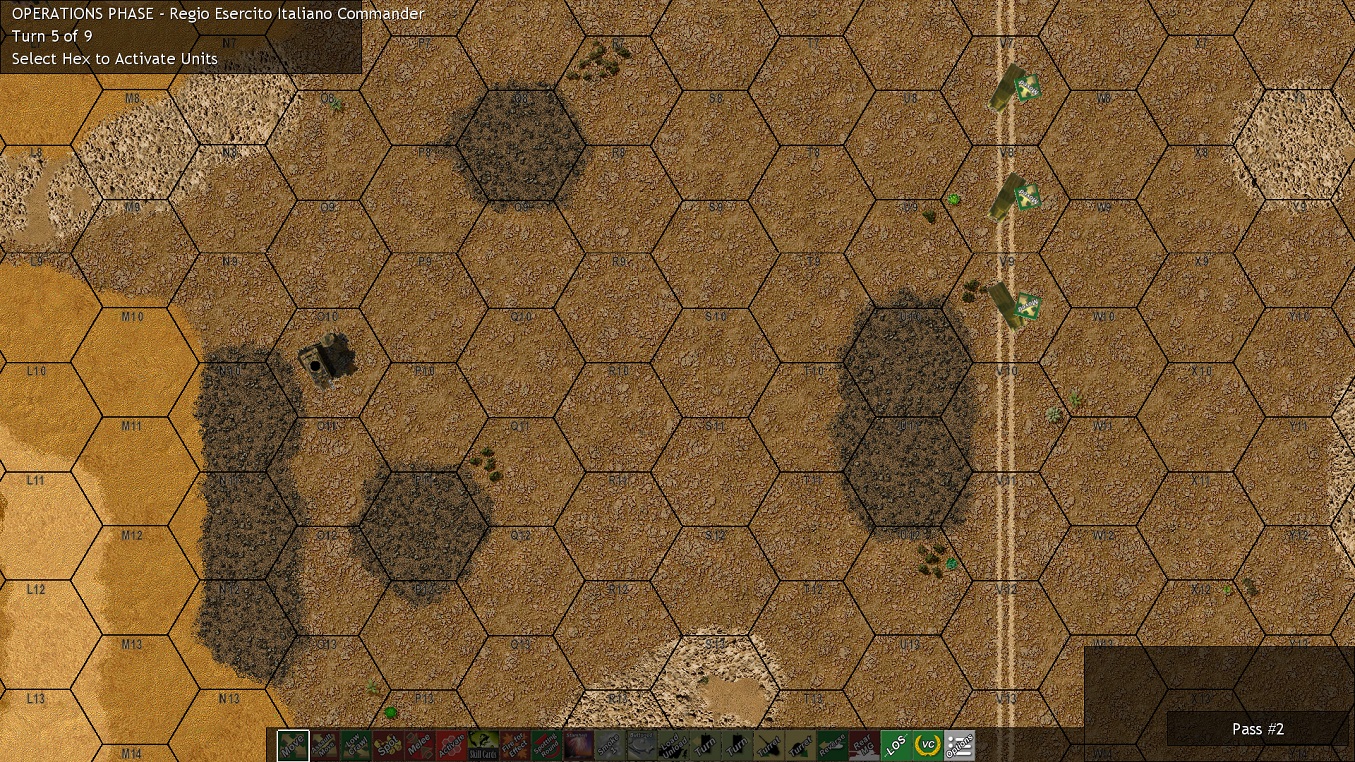Toggle the Buttoned status
Viewport: 1355px width, 762px height.
click(642, 744)
